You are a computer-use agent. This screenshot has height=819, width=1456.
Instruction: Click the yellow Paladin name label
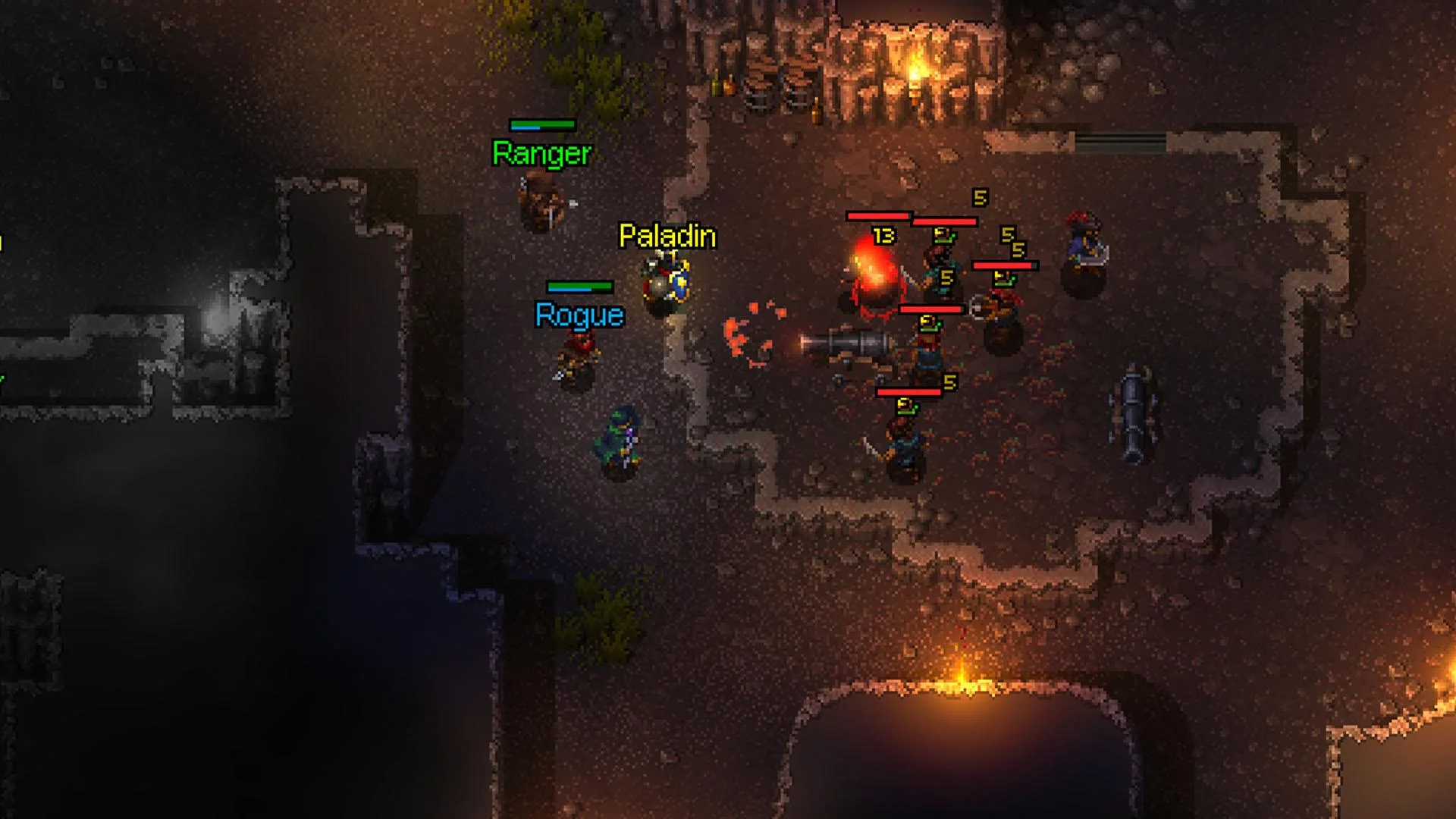[666, 236]
